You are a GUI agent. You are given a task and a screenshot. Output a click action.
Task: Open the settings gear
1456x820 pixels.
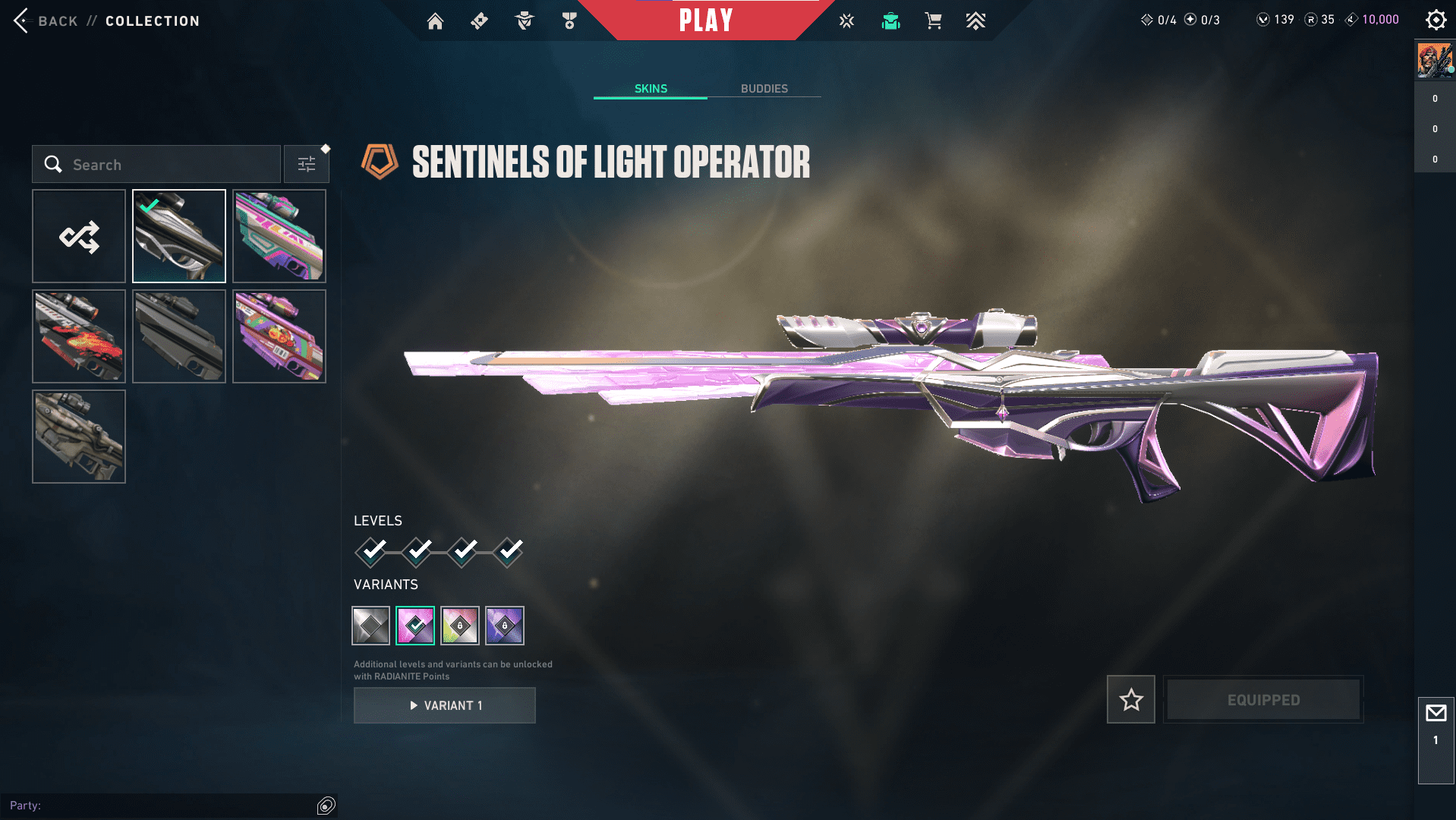click(x=1436, y=20)
